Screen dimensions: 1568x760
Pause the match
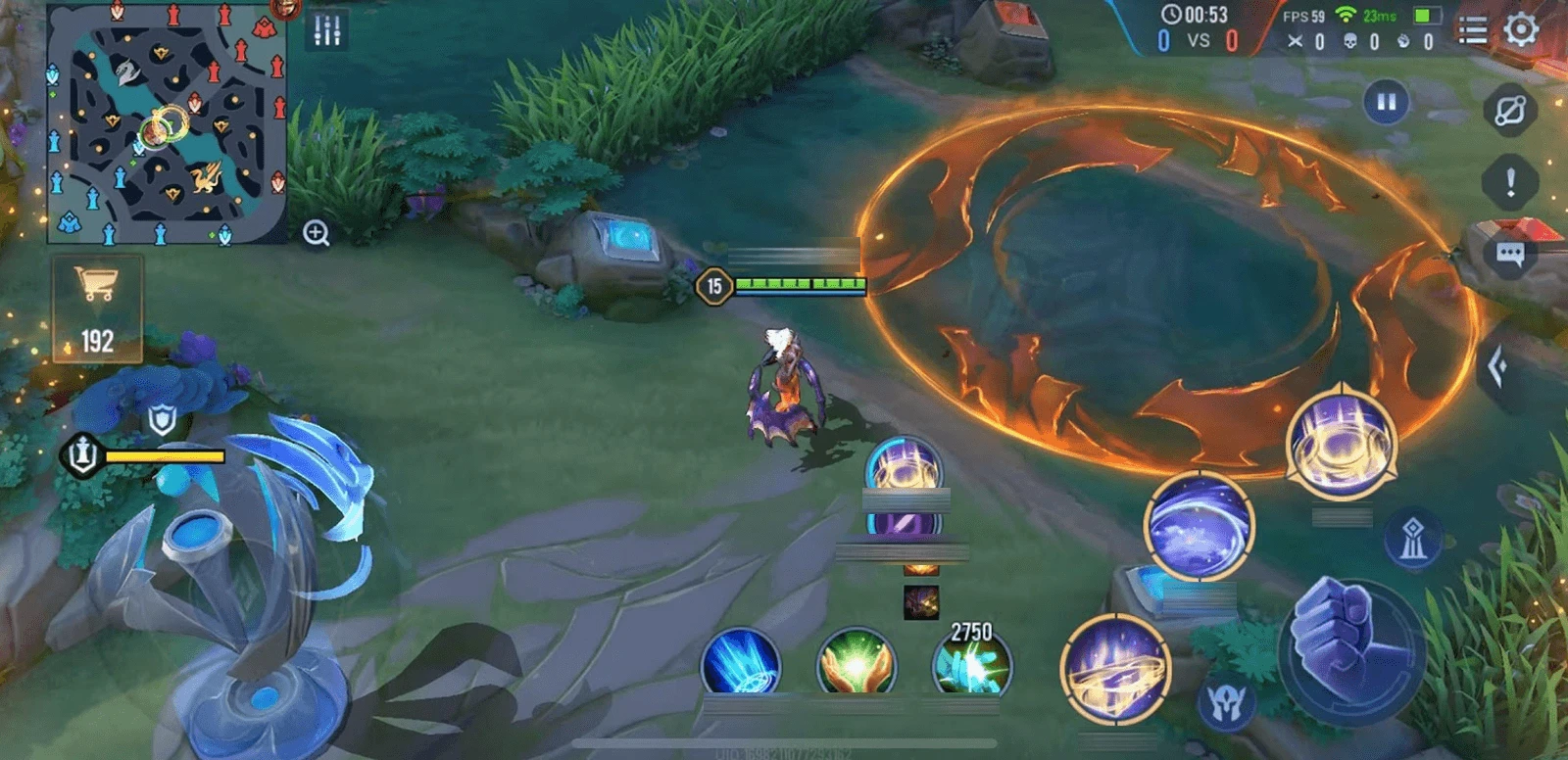[x=1386, y=102]
